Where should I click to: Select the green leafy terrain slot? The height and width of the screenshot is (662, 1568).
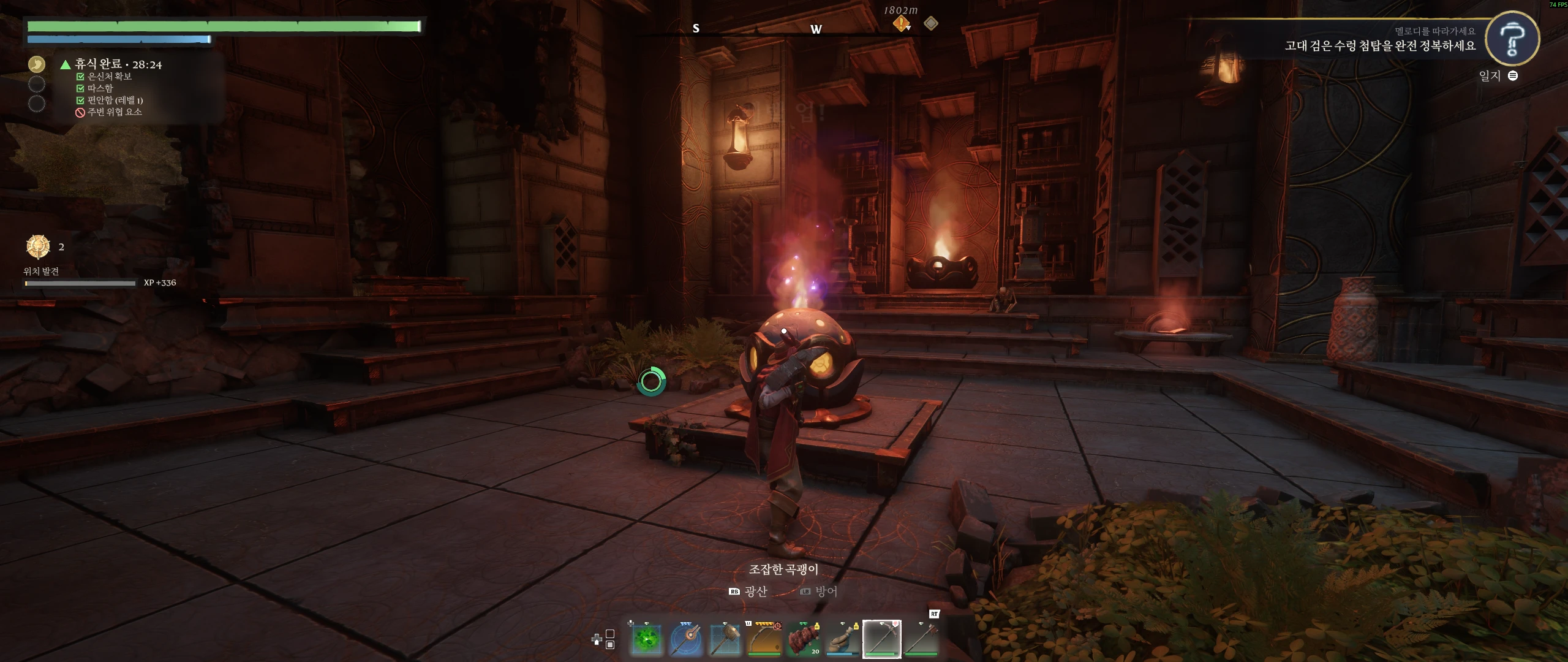[647, 639]
